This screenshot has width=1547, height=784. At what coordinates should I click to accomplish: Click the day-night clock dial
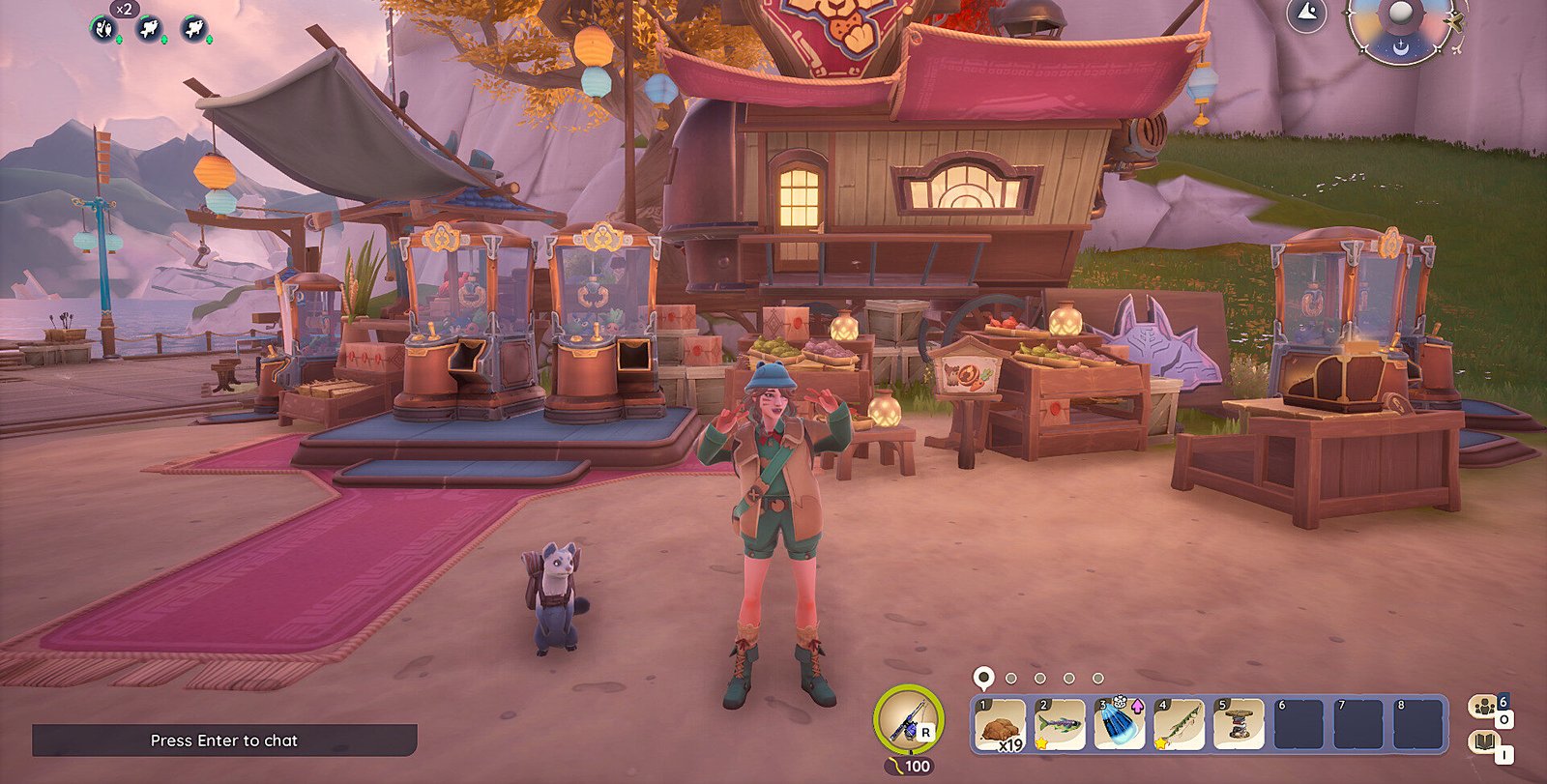pos(1400,23)
